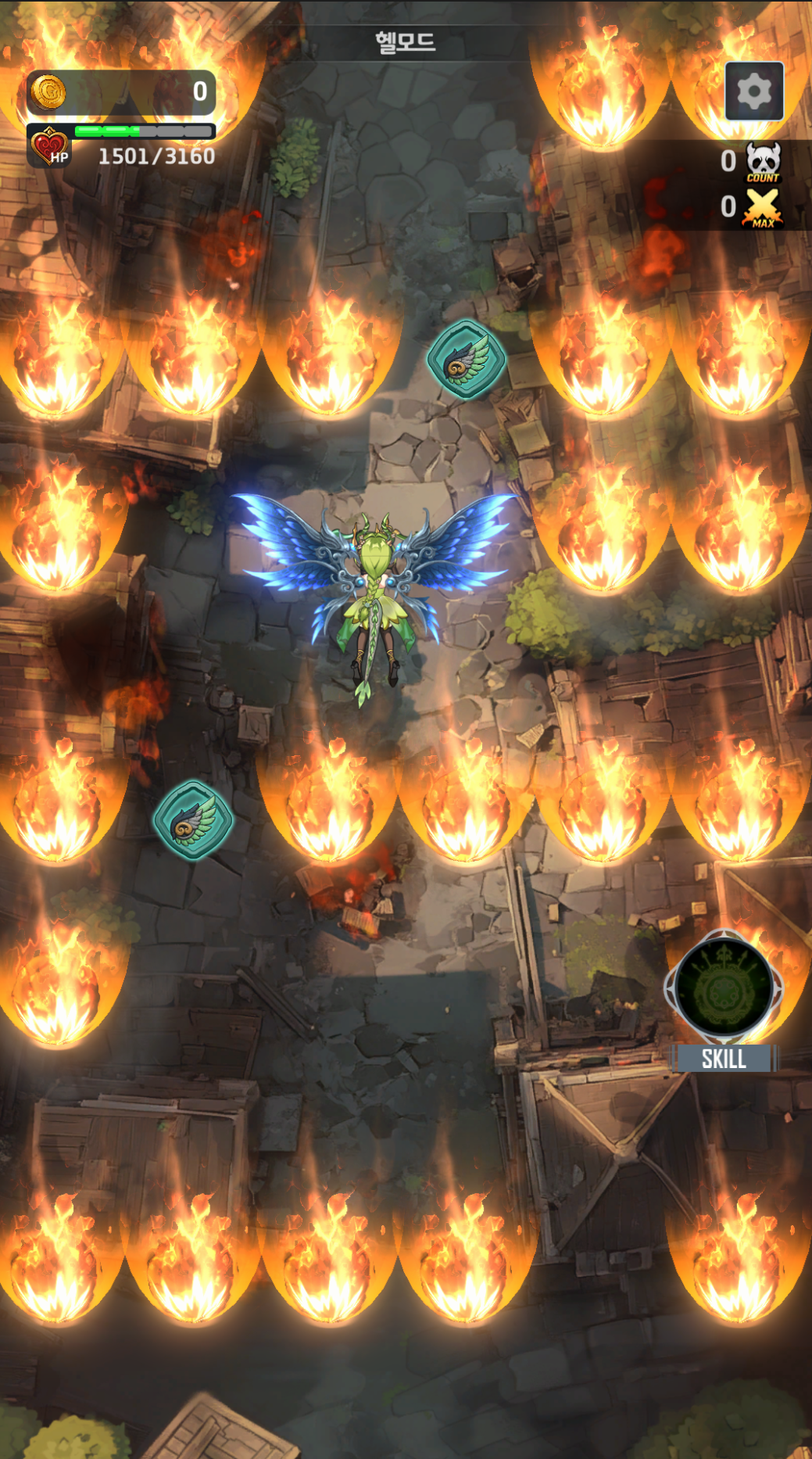812x1459 pixels.
Task: Activate the SKILL ability button
Action: 724,989
